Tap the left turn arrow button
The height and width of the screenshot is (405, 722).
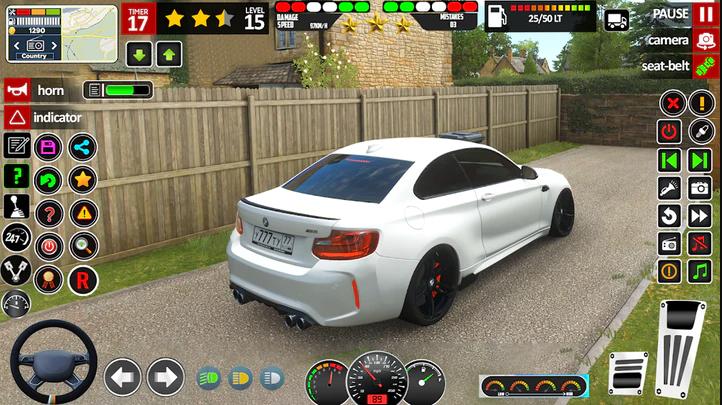[x=122, y=377]
